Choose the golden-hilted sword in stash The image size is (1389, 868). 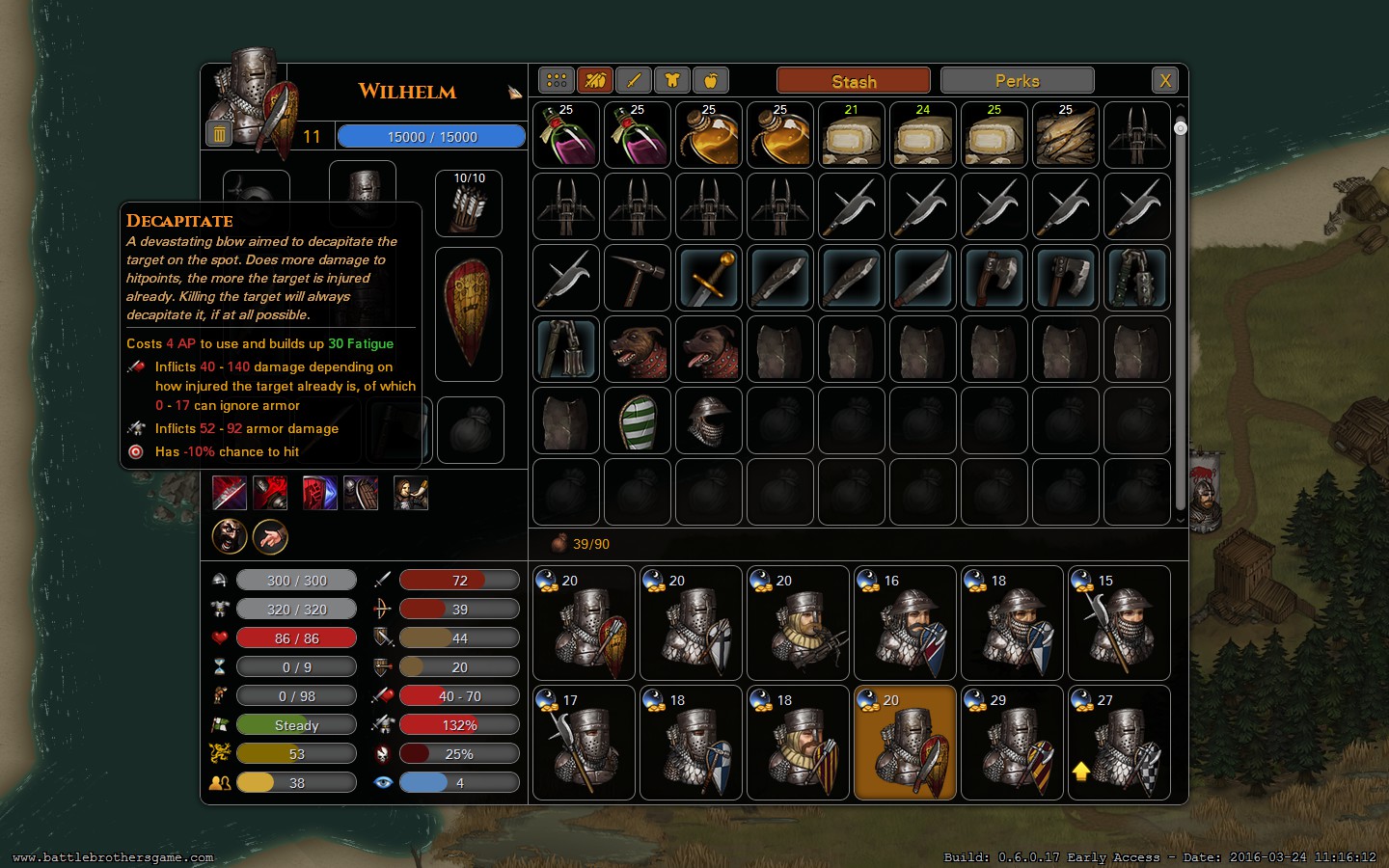[709, 279]
